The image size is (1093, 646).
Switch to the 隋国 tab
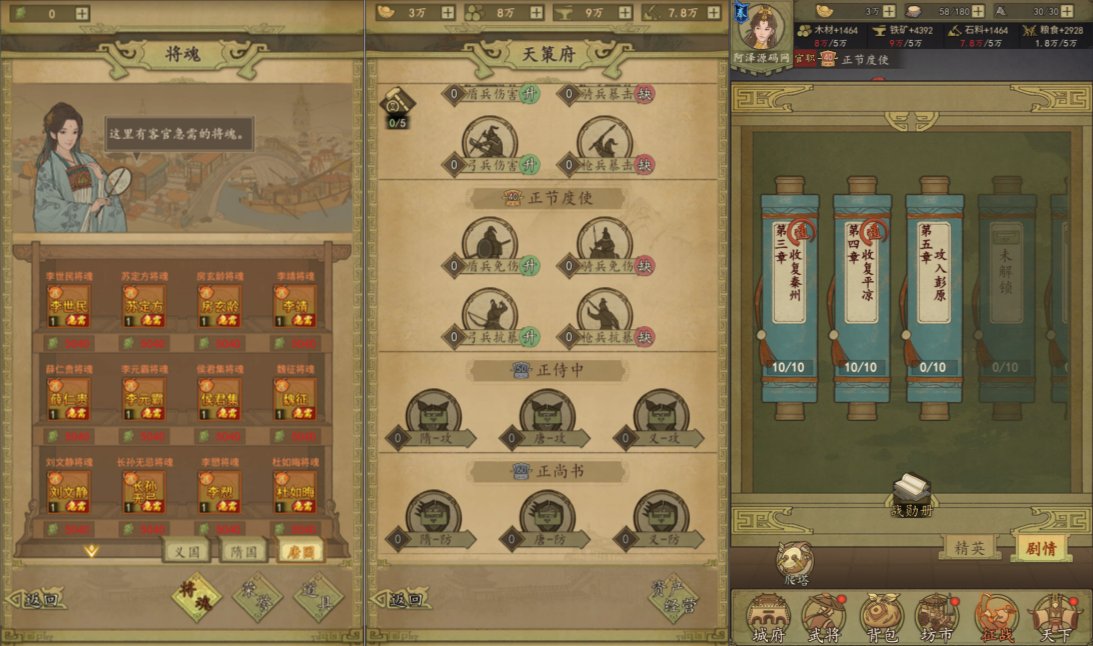click(244, 550)
